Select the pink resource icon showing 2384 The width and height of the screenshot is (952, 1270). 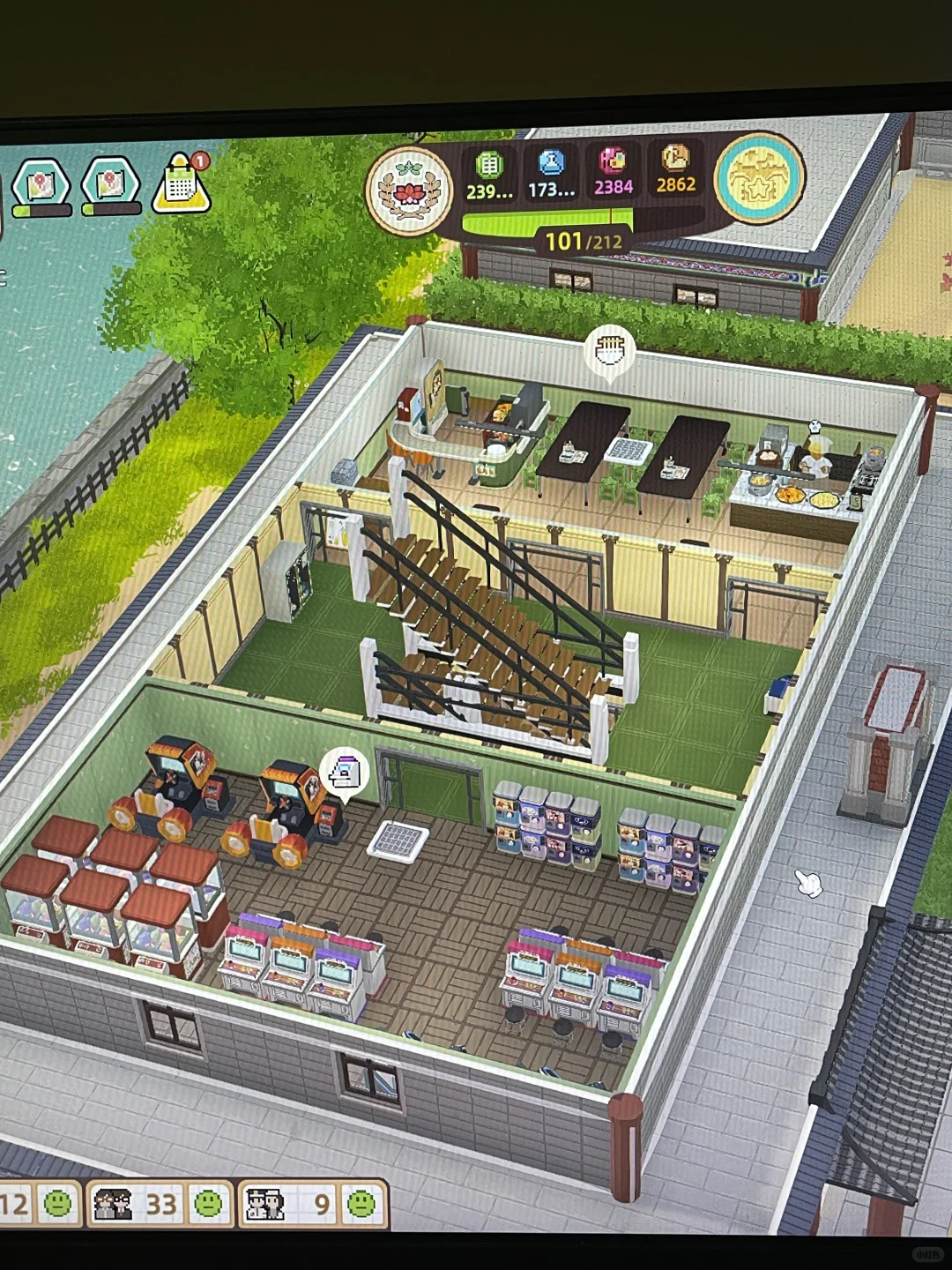tap(613, 161)
